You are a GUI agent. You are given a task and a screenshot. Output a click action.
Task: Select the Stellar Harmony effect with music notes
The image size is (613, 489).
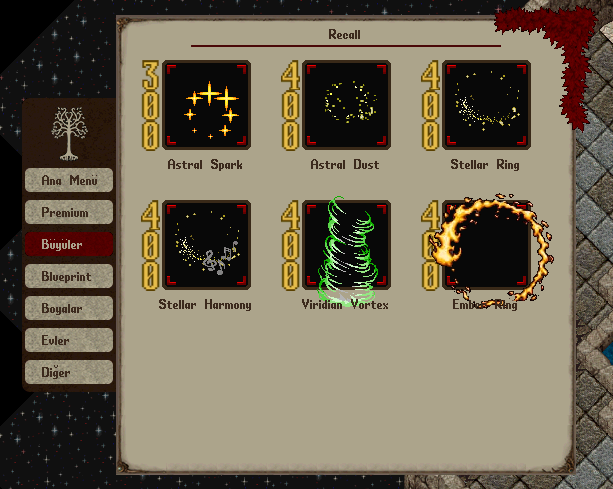tap(207, 246)
